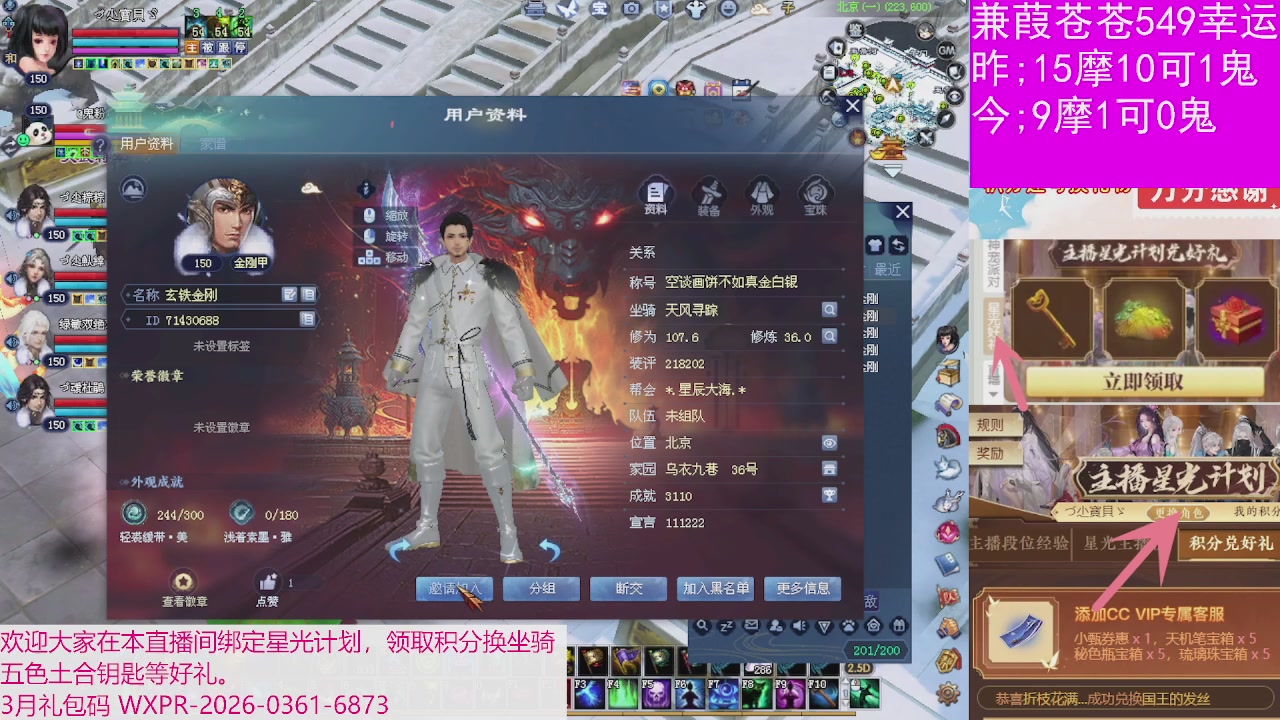Select the 用户资料 tab
This screenshot has height=720, width=1280.
147,143
